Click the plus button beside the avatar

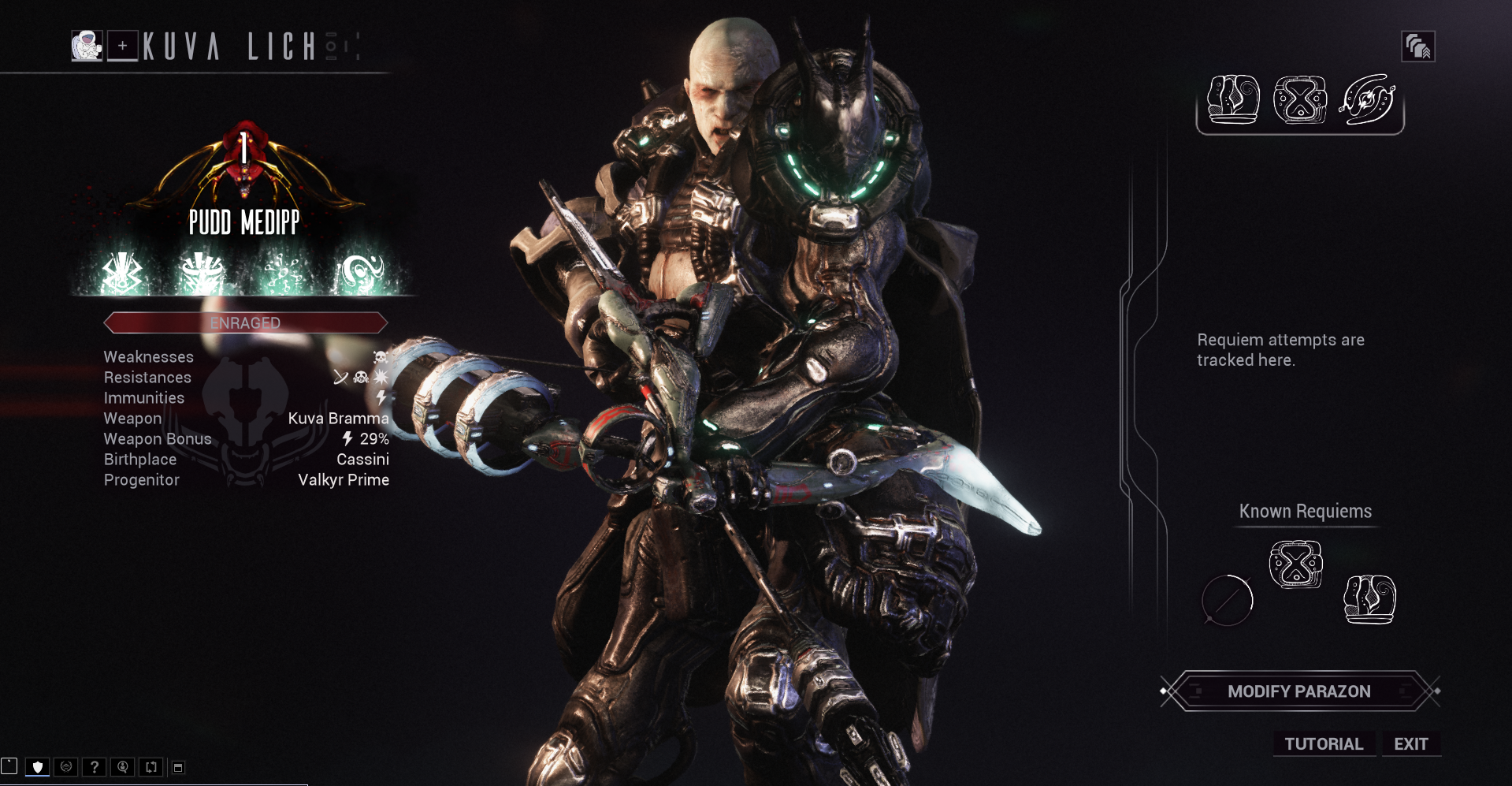[x=123, y=46]
